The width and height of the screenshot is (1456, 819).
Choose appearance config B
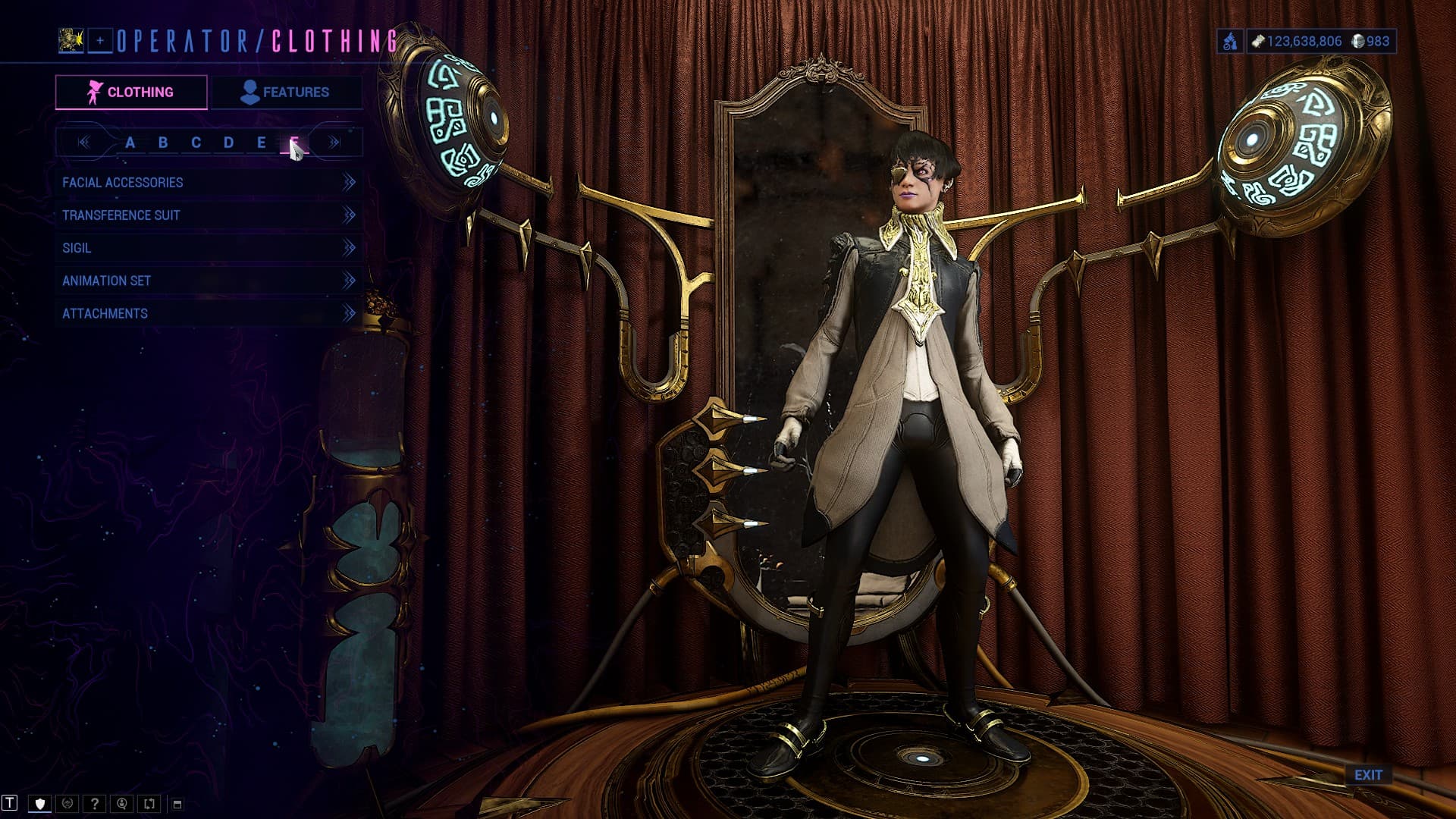(163, 143)
